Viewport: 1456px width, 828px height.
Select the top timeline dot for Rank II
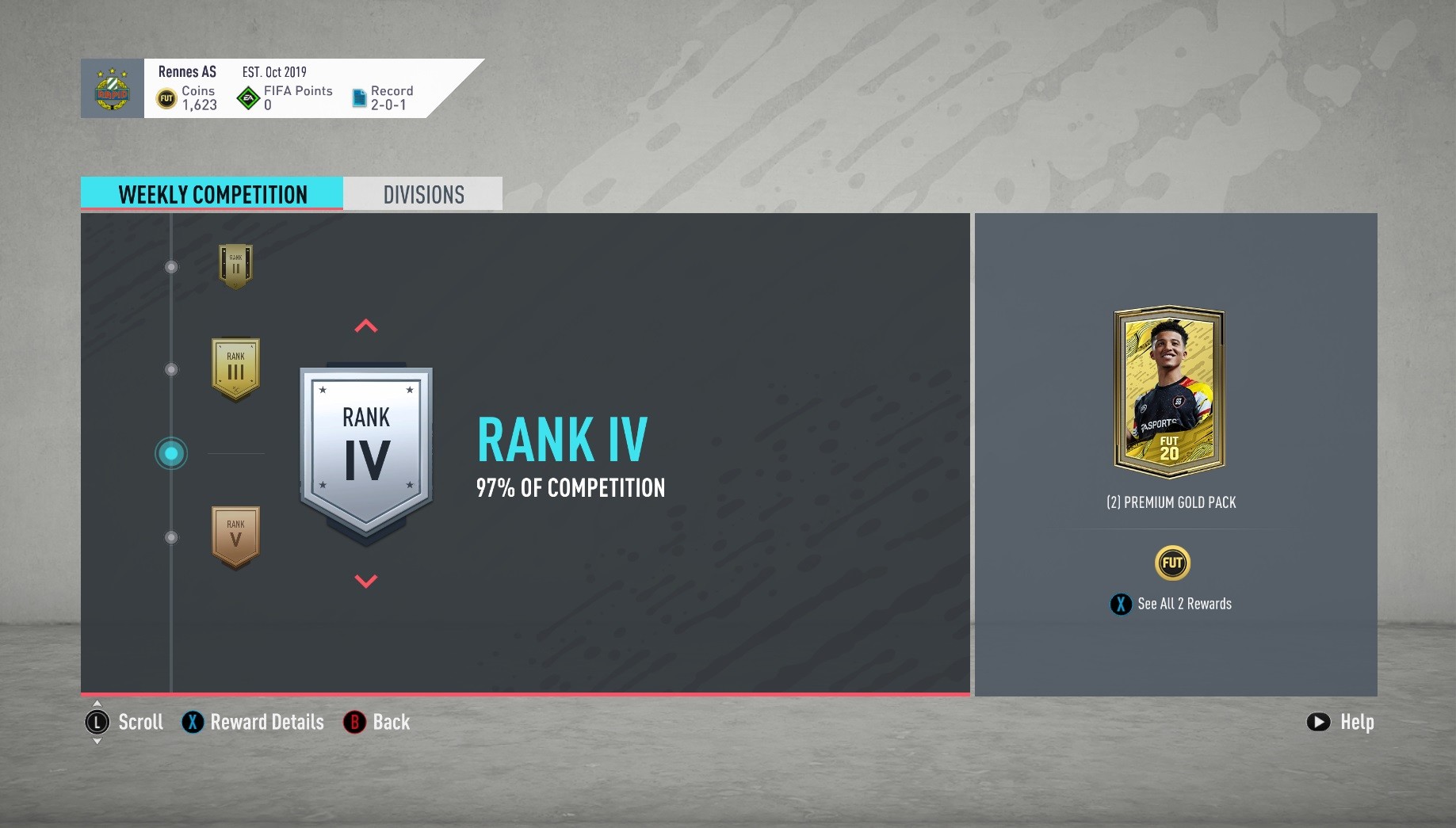(170, 267)
